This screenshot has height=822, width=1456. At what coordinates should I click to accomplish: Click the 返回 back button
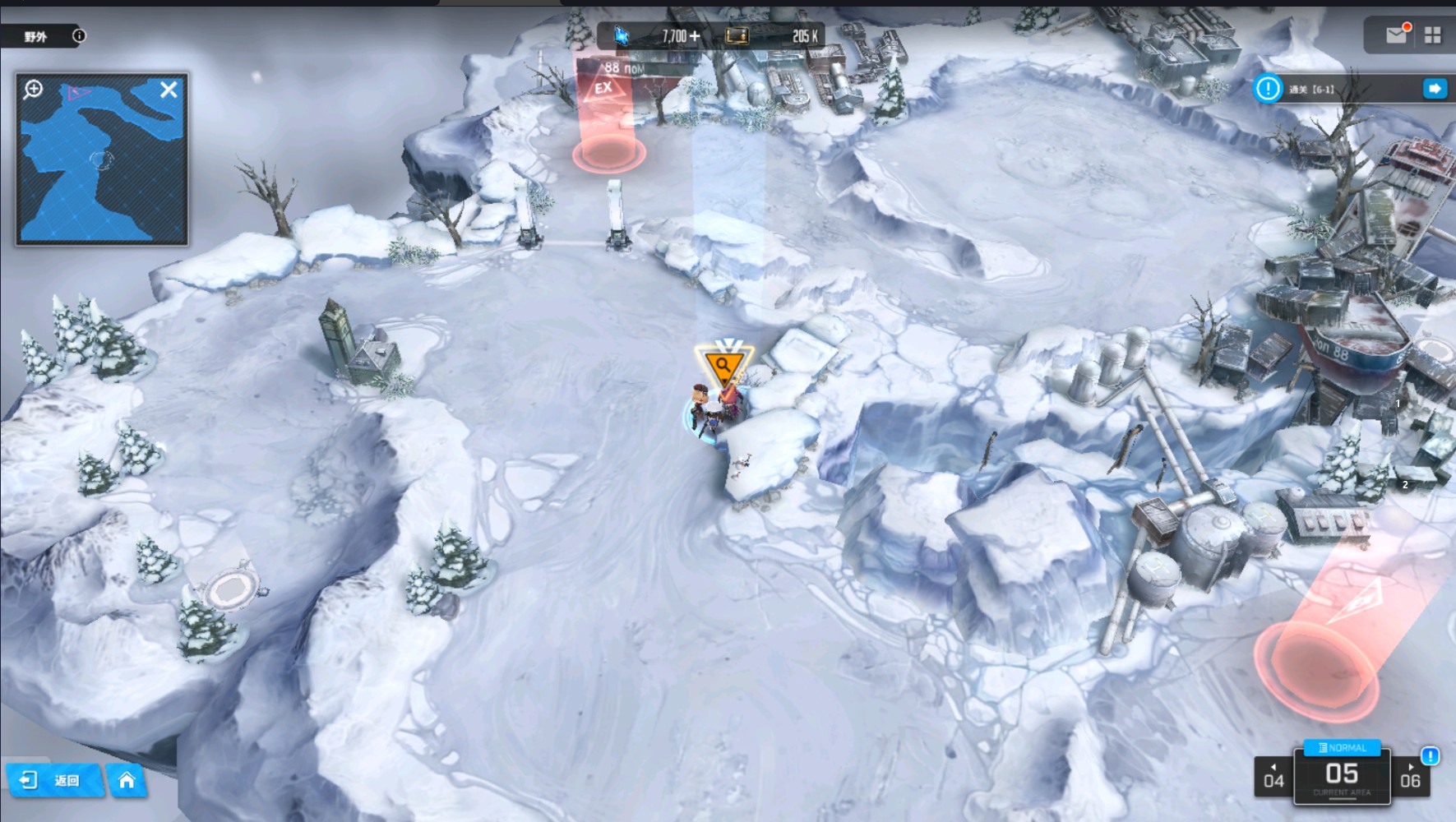pos(54,780)
